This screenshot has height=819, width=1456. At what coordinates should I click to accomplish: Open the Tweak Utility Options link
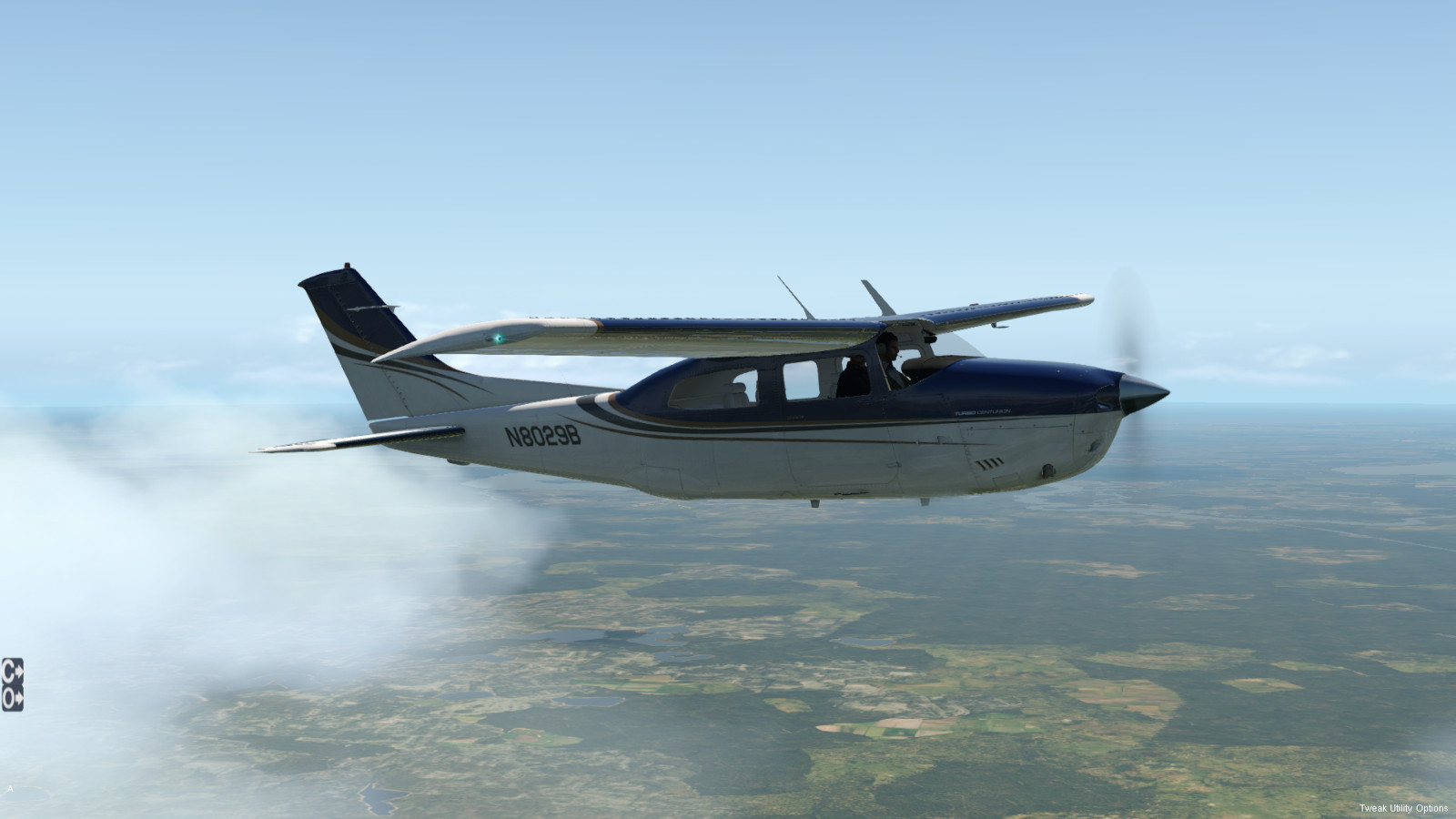1403,808
